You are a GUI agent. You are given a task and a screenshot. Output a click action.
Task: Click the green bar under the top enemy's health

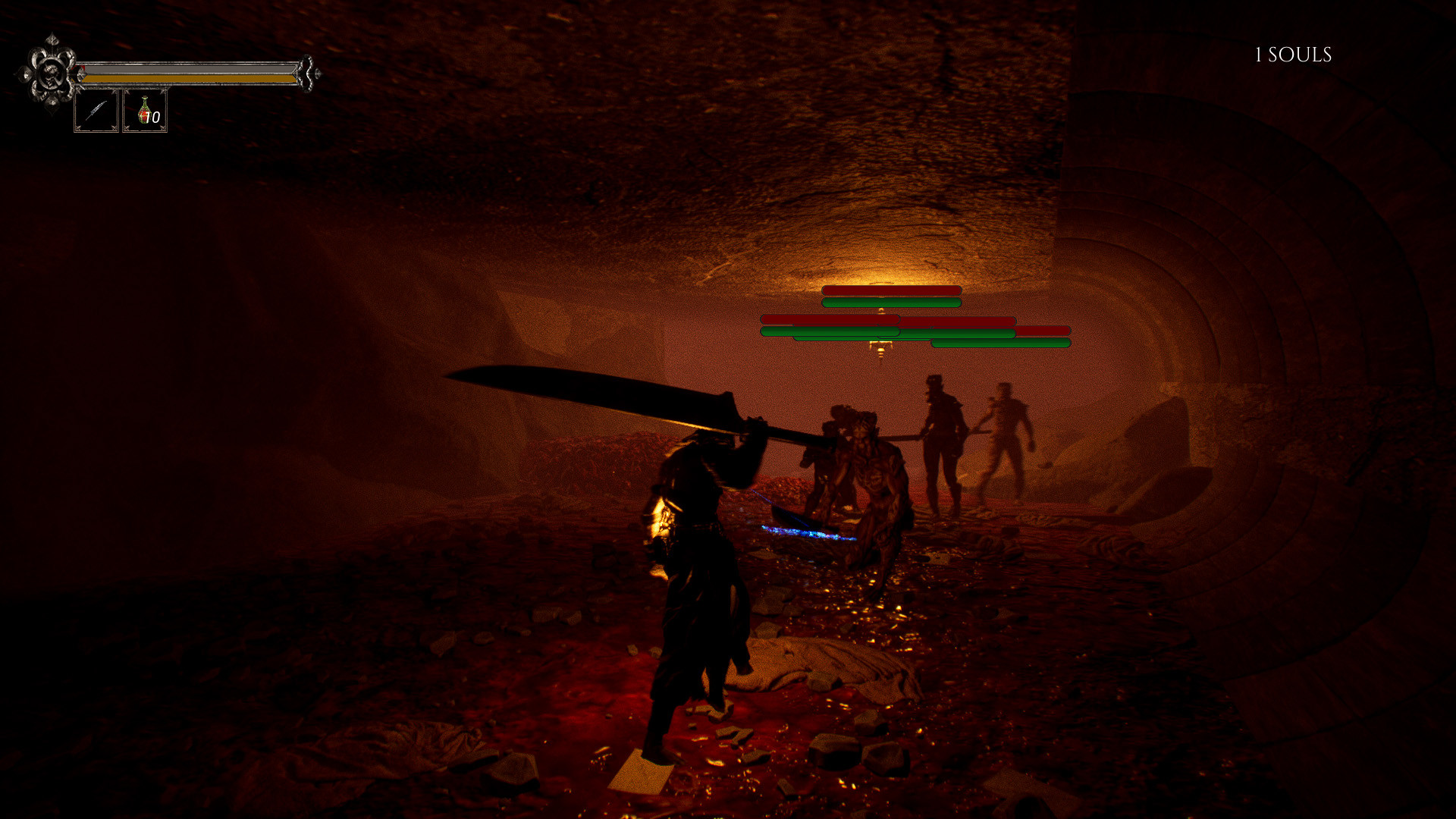pyautogui.click(x=891, y=303)
